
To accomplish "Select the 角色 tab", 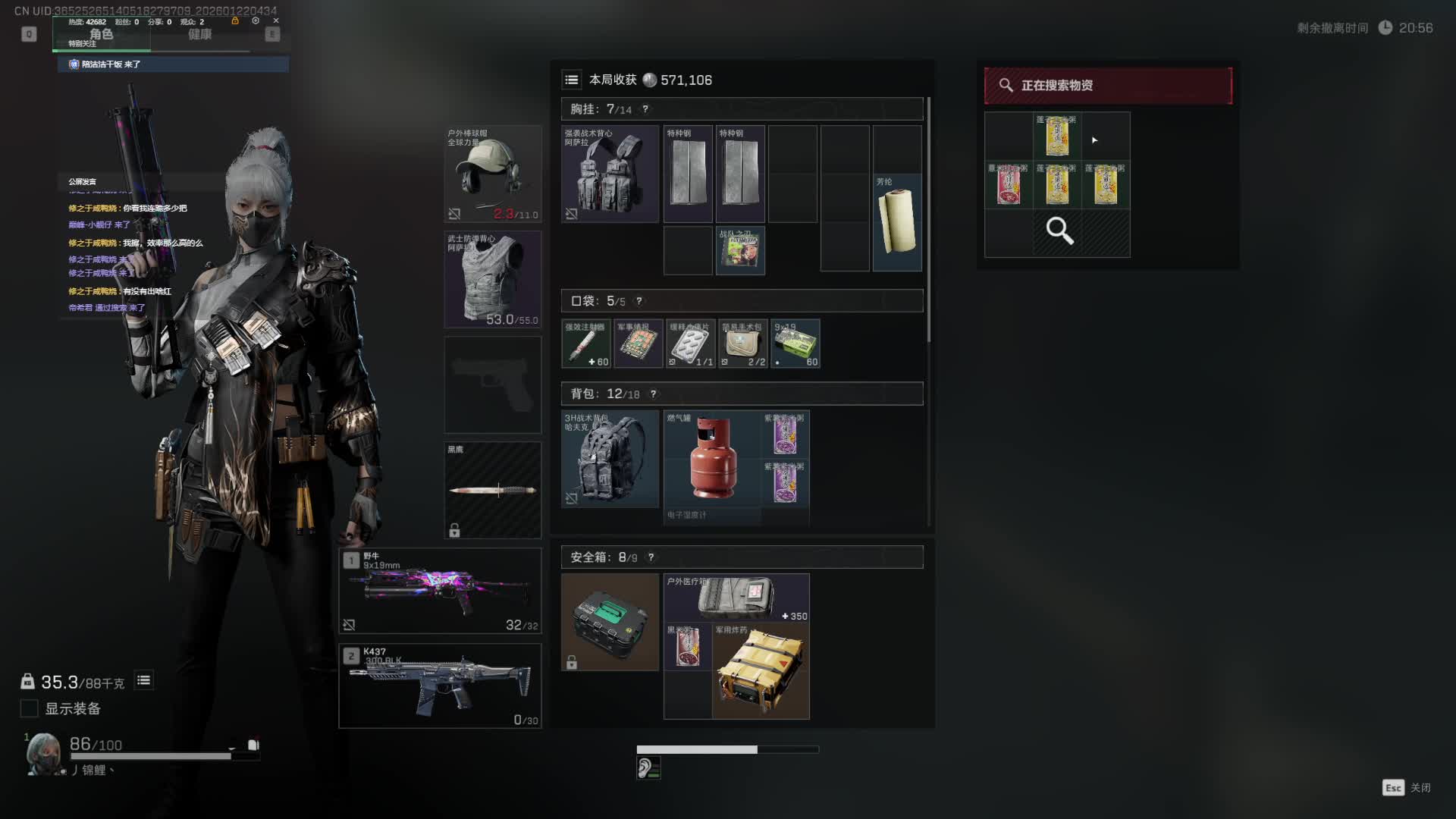I will coord(101,34).
